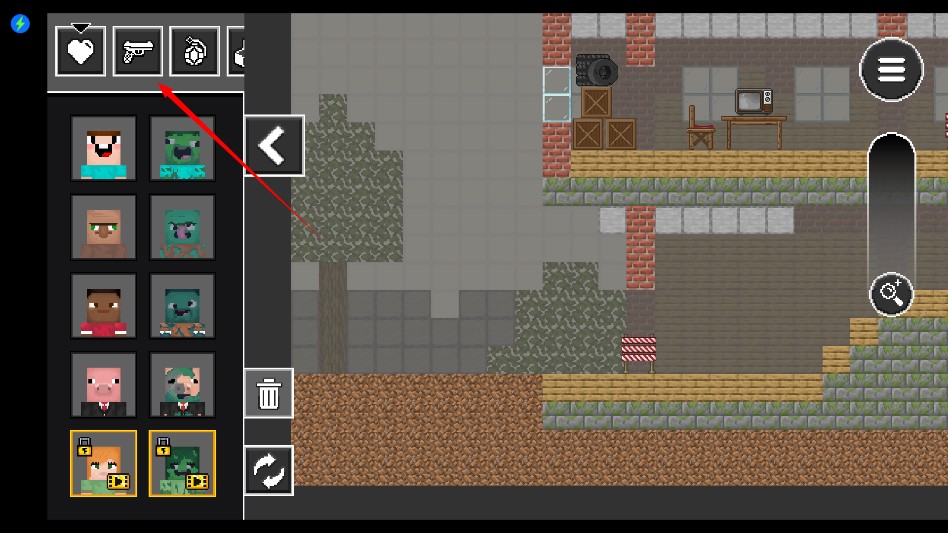Open the hamburger main menu
948x533 pixels.
[891, 70]
